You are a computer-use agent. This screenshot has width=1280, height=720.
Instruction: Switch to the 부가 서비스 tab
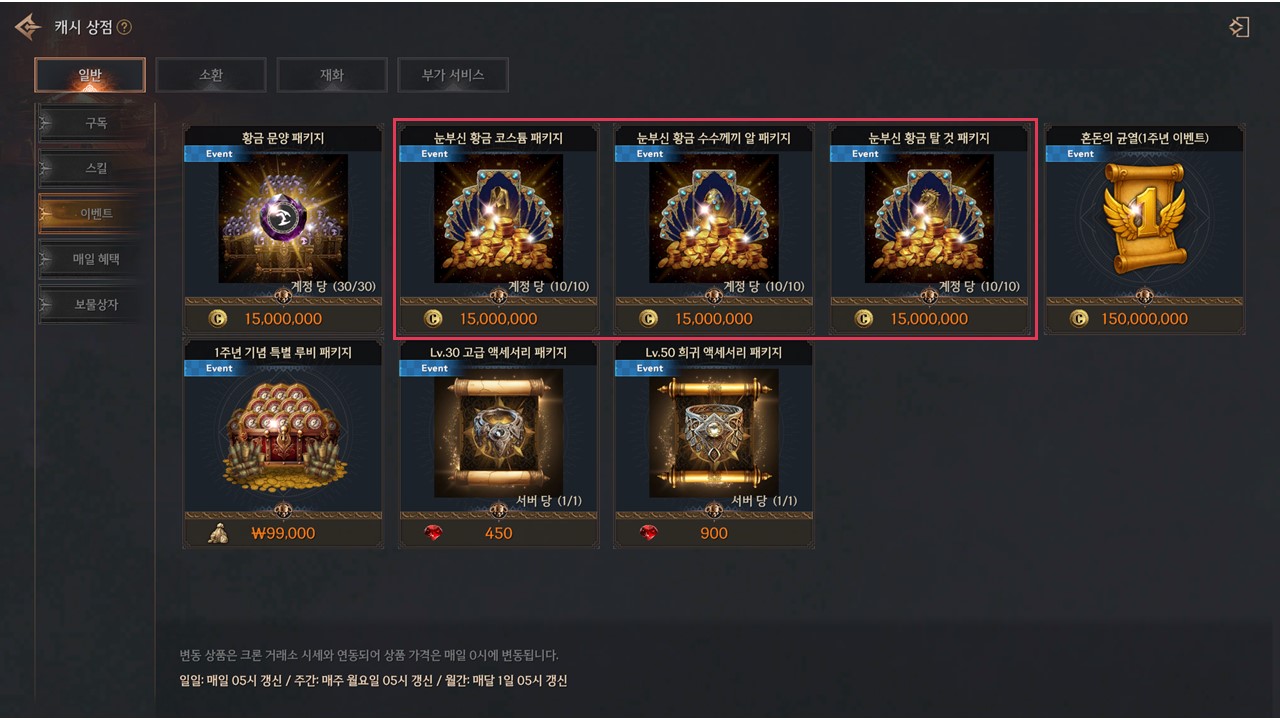[x=453, y=75]
